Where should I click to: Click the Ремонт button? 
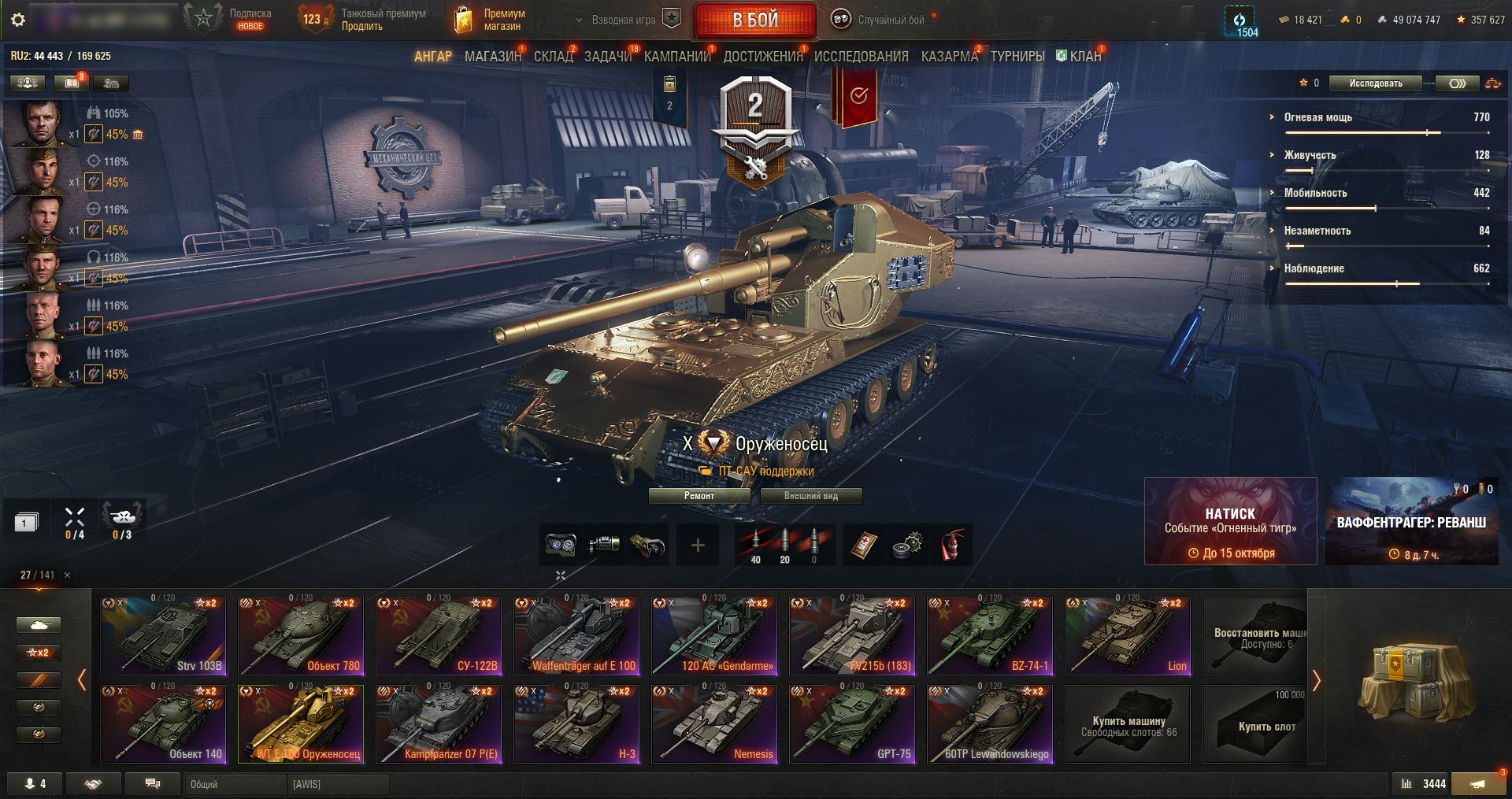699,496
